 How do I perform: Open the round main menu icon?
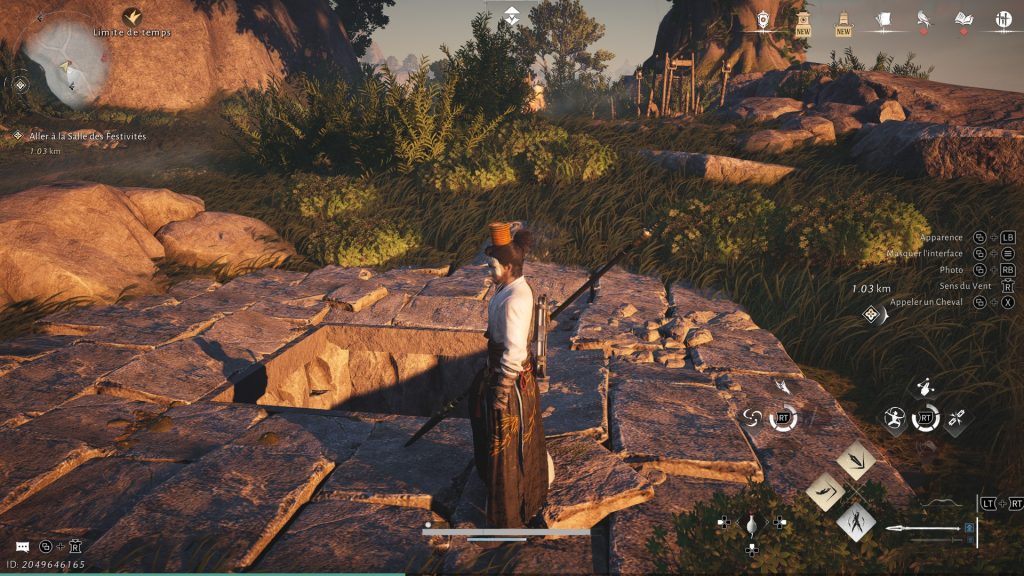pyautogui.click(x=1003, y=19)
